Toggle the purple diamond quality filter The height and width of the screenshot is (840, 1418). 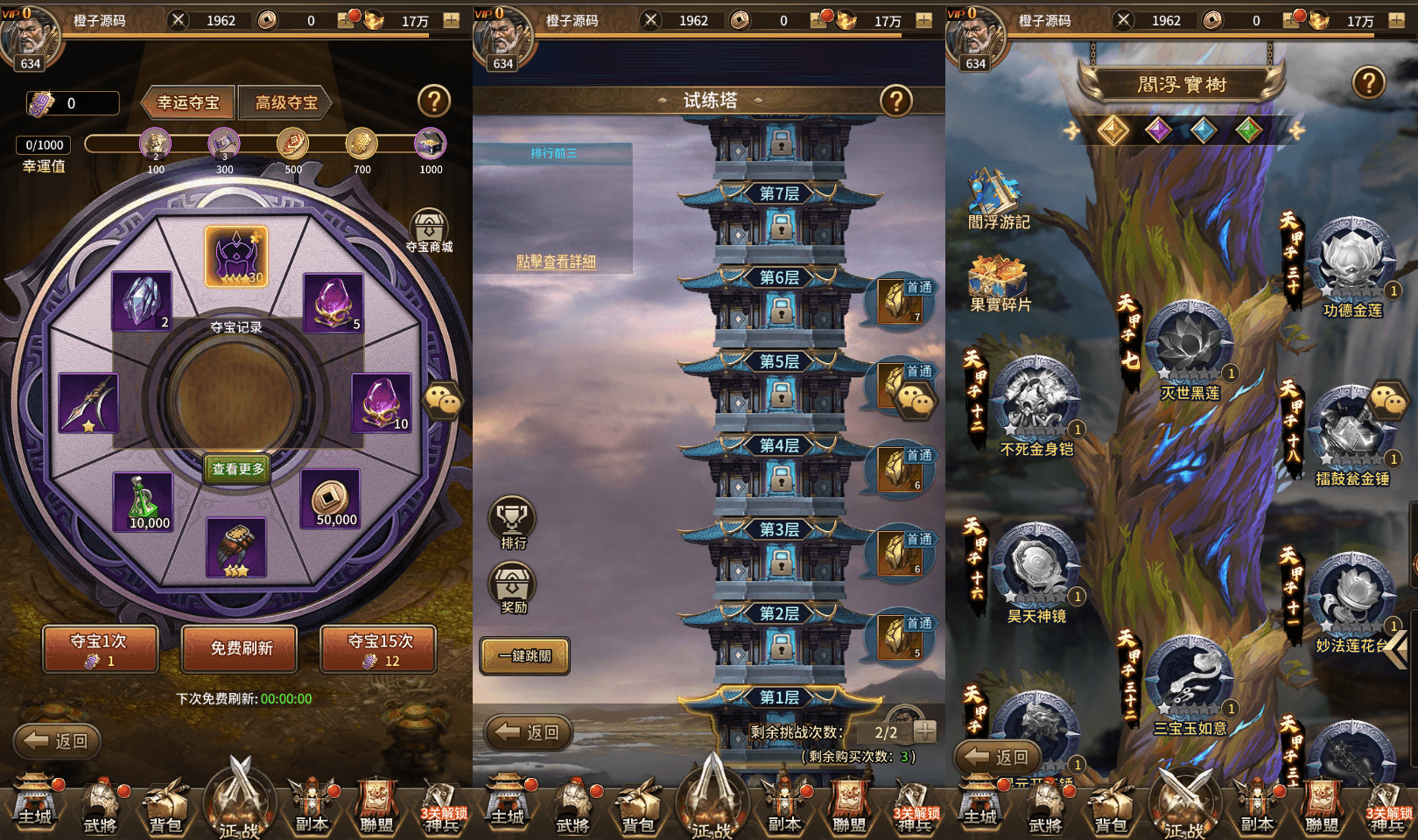tap(1159, 131)
